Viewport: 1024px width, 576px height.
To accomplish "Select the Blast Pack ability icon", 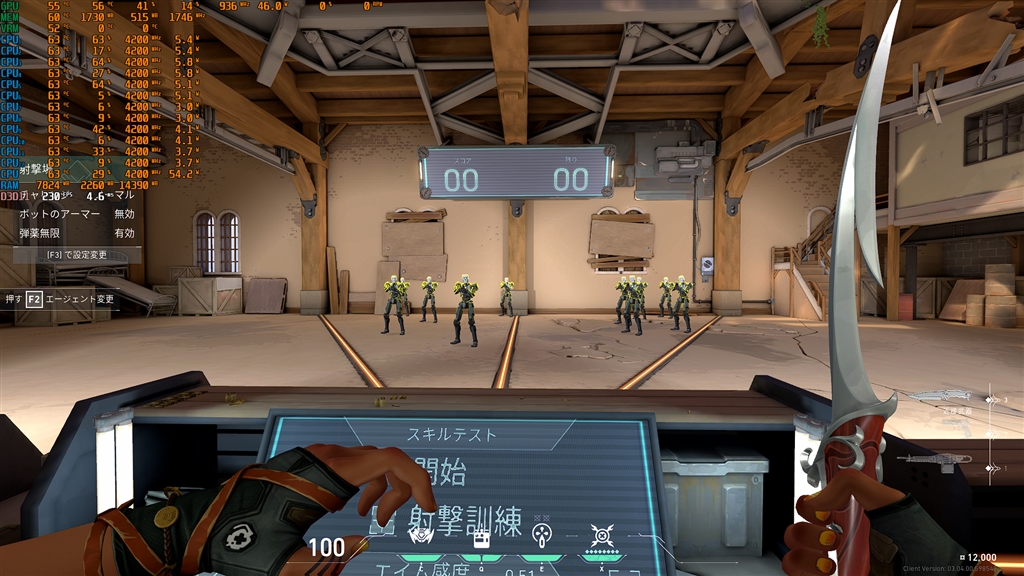I will tap(481, 538).
